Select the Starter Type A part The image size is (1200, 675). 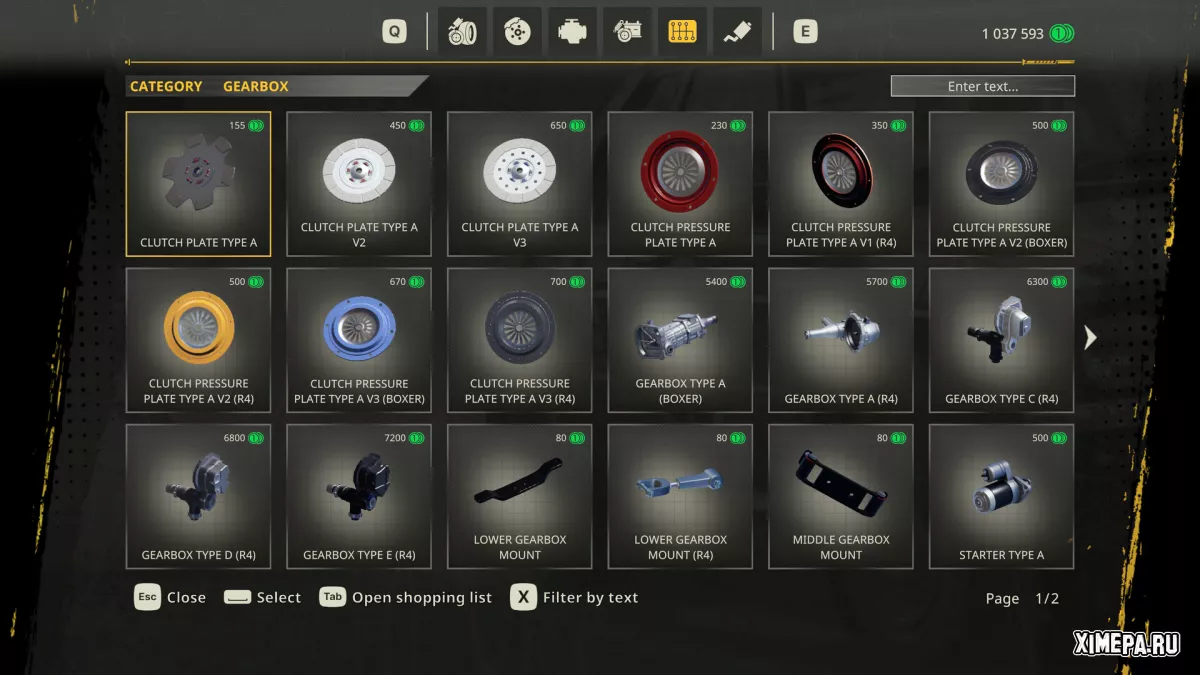(1001, 496)
